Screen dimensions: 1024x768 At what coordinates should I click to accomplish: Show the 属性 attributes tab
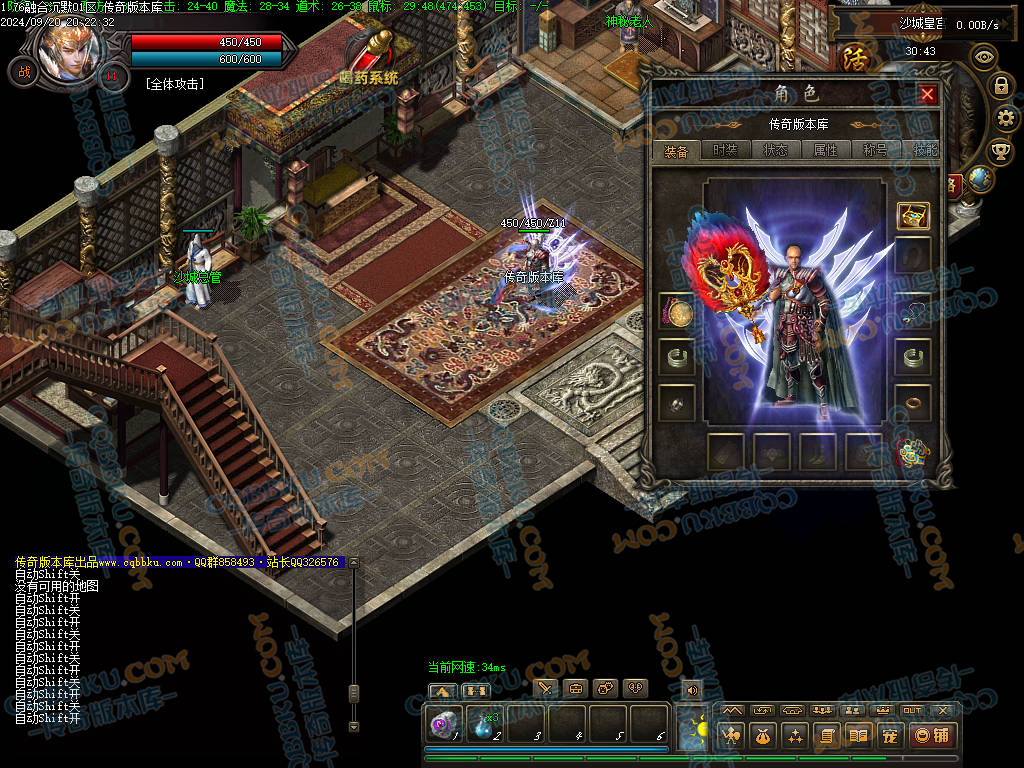click(825, 150)
